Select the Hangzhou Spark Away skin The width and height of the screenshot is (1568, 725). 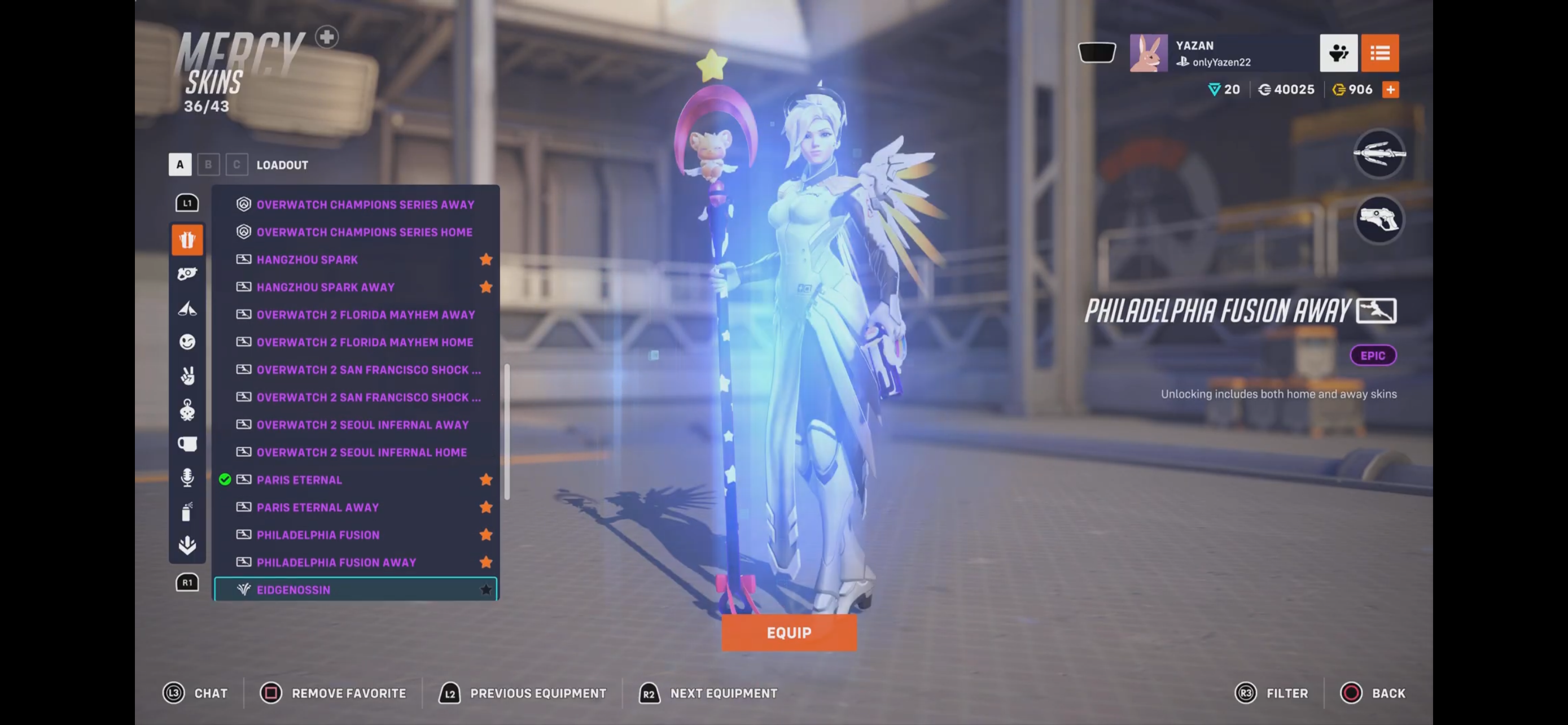325,287
